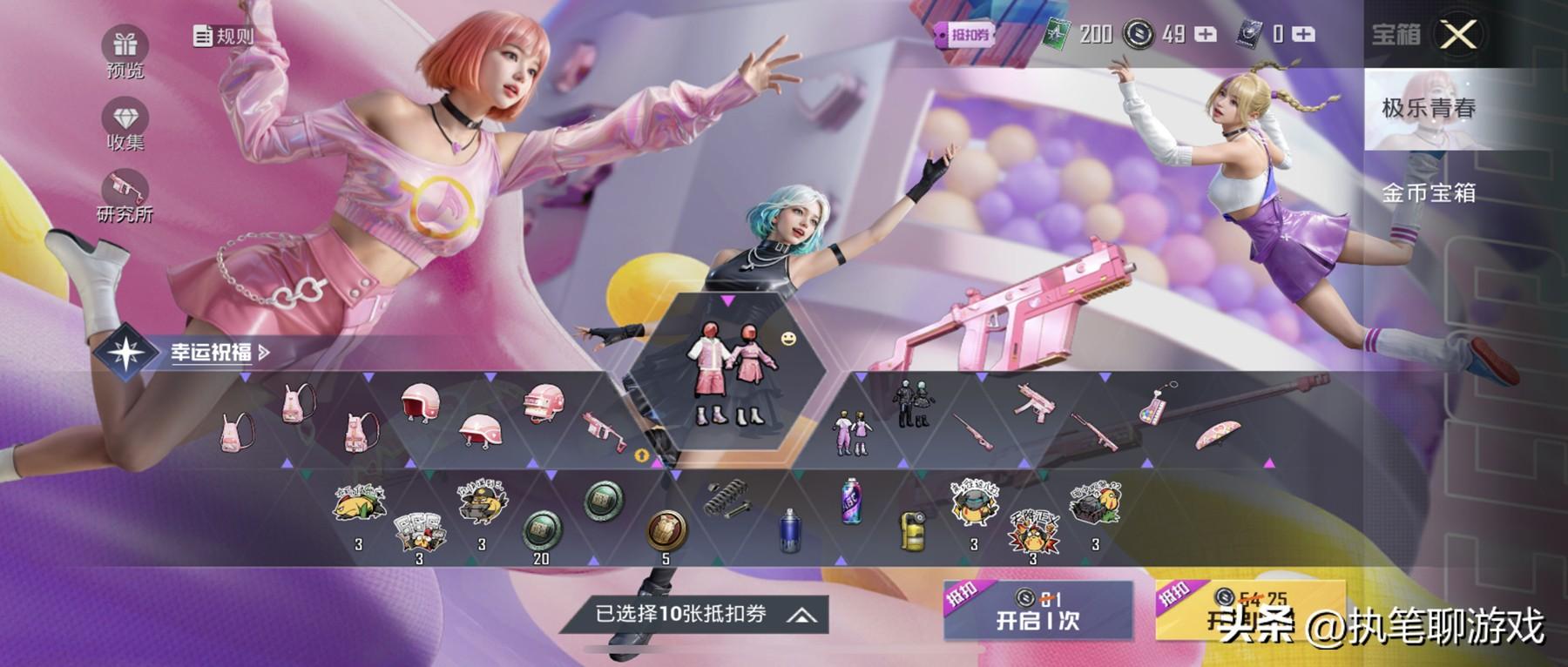This screenshot has width=1568, height=667.
Task: Select the featured pink outfit set reward
Action: [x=727, y=374]
